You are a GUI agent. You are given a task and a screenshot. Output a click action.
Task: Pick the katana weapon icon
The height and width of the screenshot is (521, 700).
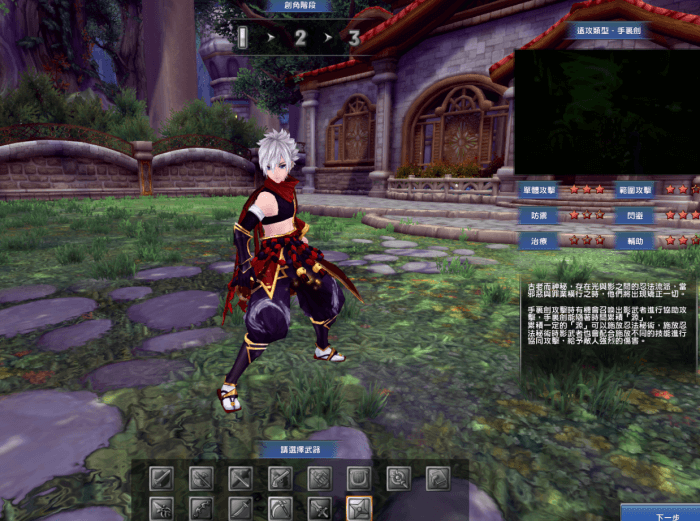pos(240,508)
